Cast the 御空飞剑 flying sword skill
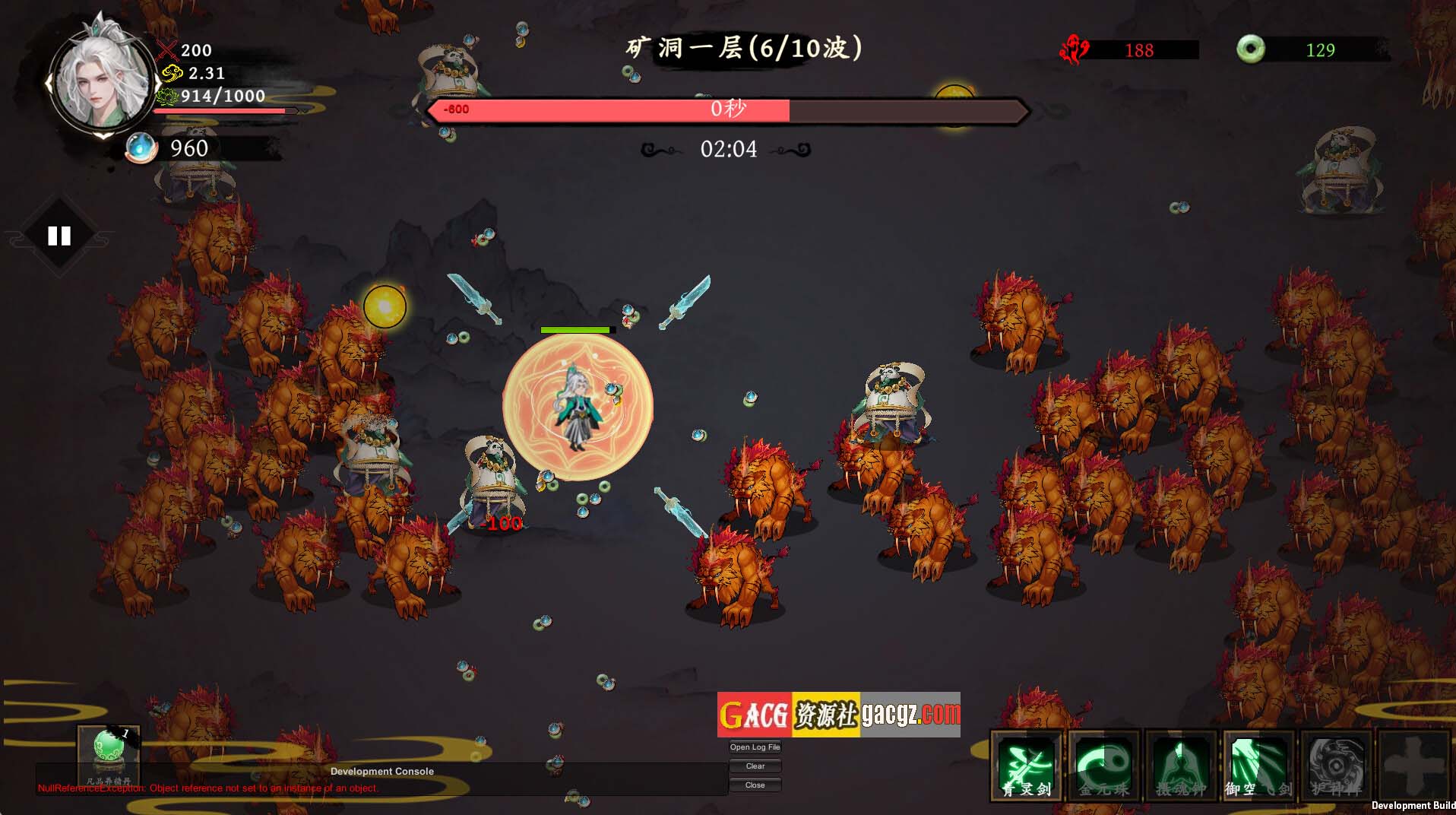 click(1258, 766)
